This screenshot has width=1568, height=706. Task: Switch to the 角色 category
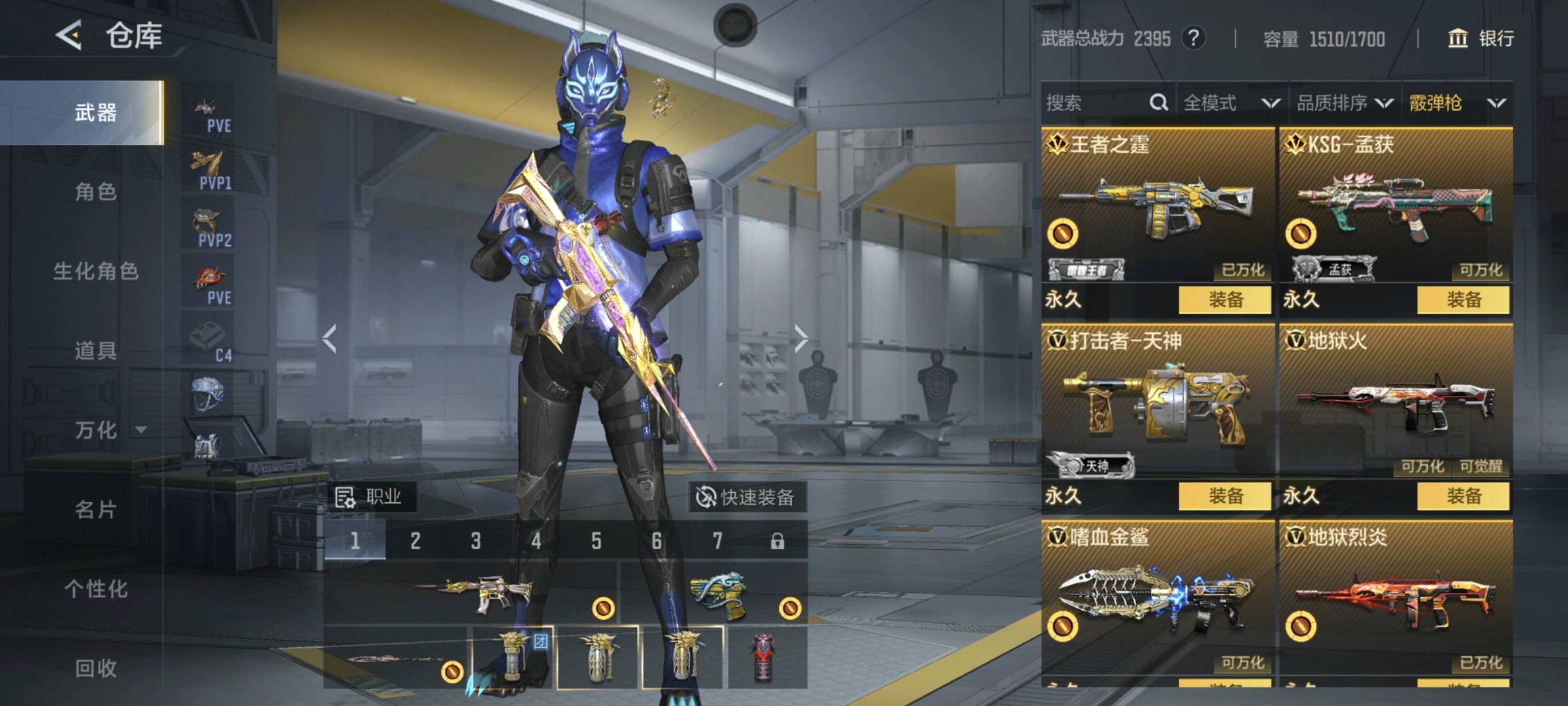tap(95, 192)
